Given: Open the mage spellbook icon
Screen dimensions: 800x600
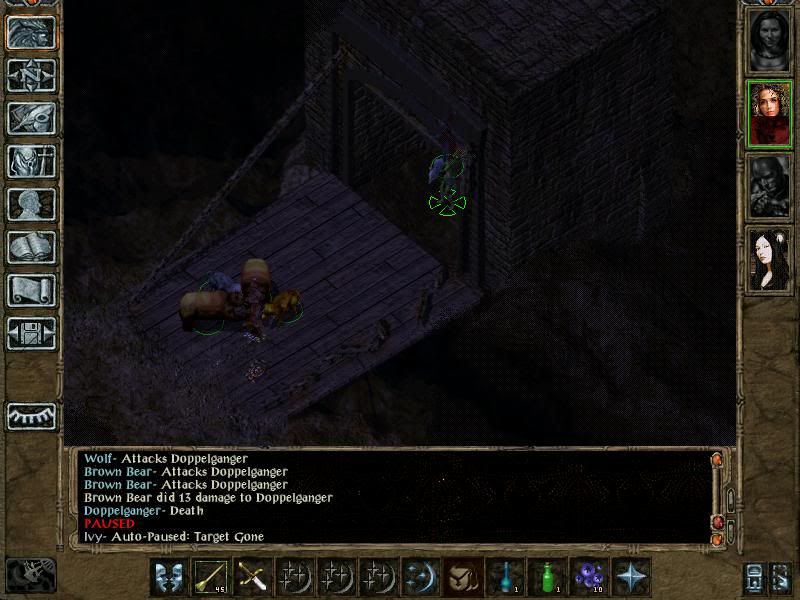Looking at the screenshot, I should coord(31,247).
